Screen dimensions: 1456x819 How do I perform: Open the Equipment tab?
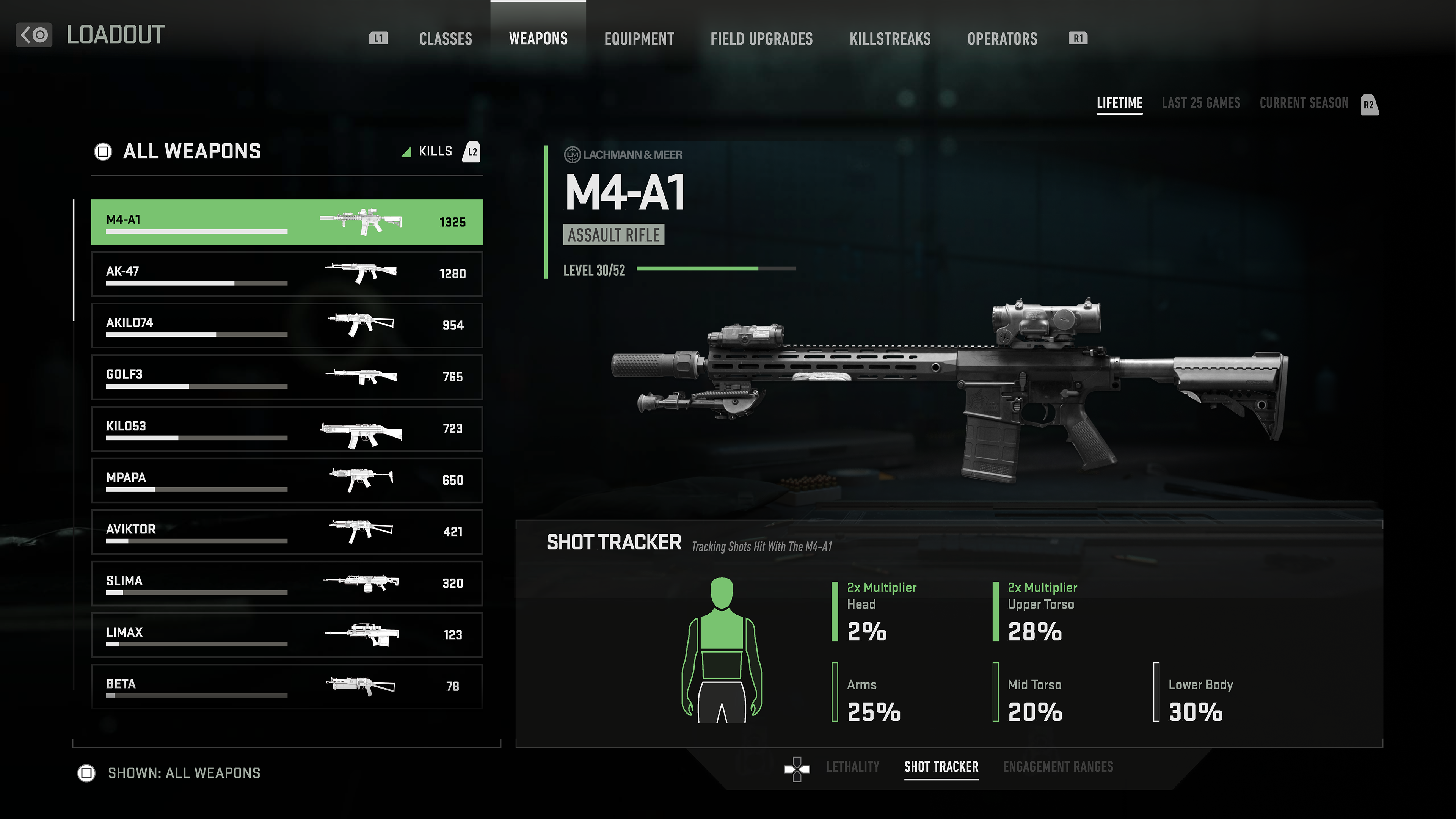(639, 38)
